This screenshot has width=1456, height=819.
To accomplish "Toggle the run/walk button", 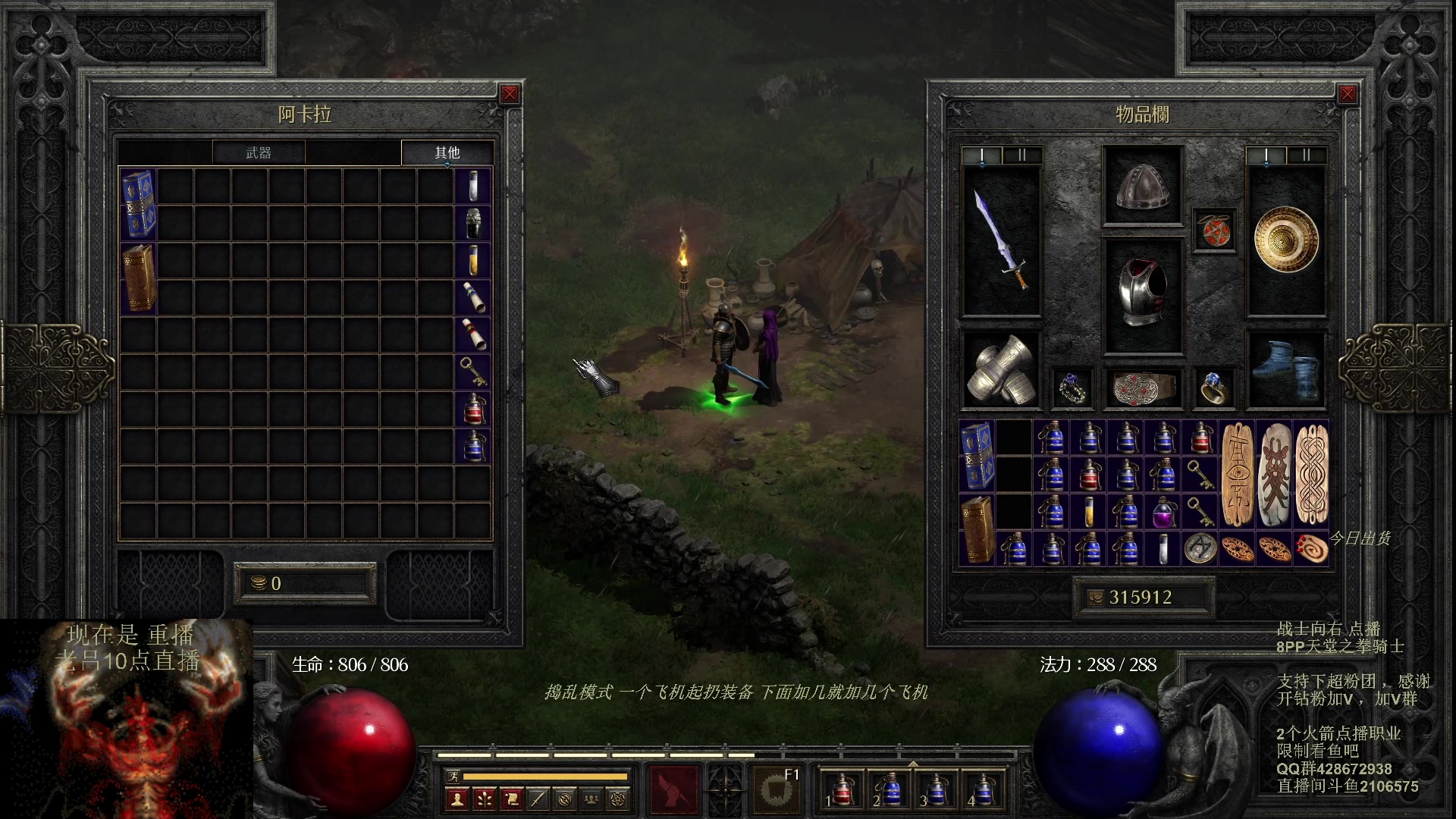I will (453, 776).
